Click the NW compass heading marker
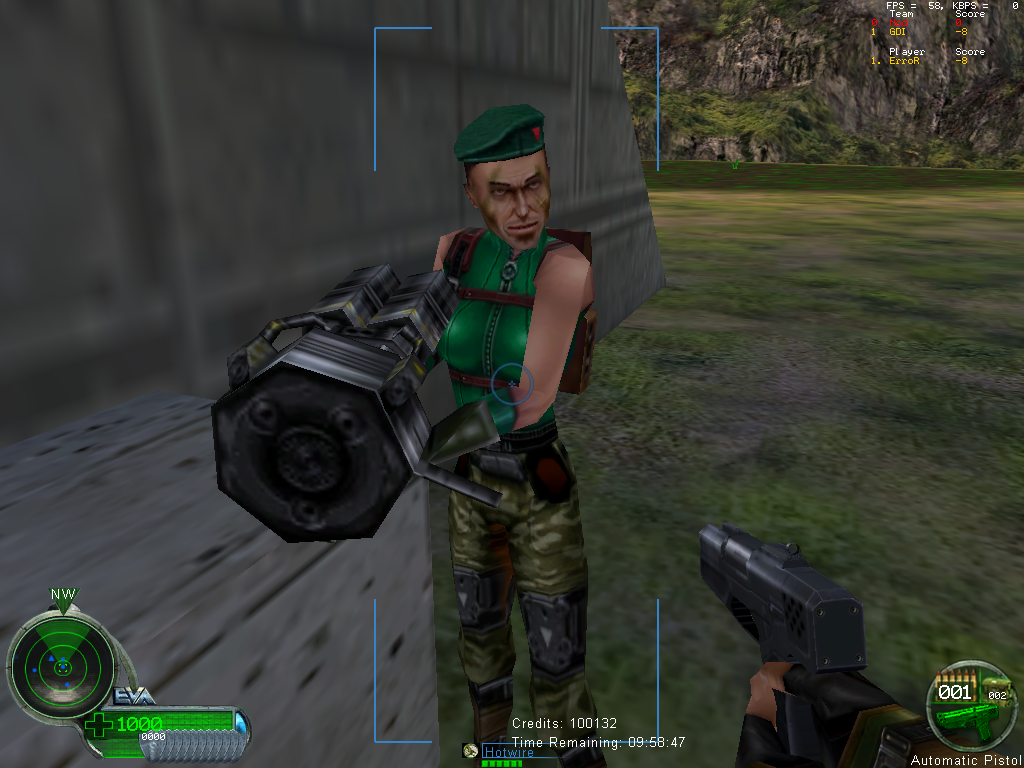 (63, 594)
